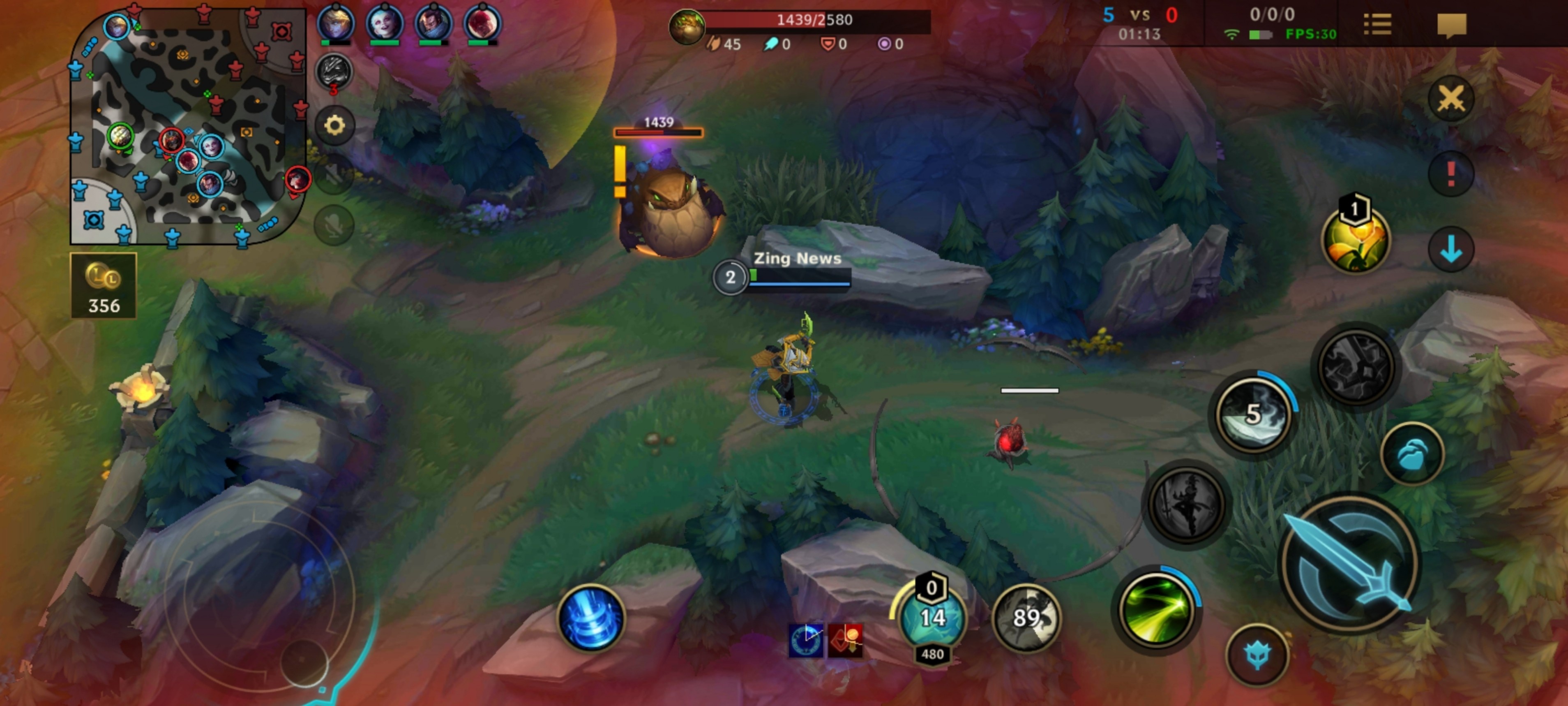Send the red exclamation danger ping
The height and width of the screenshot is (706, 1568).
point(1451,174)
